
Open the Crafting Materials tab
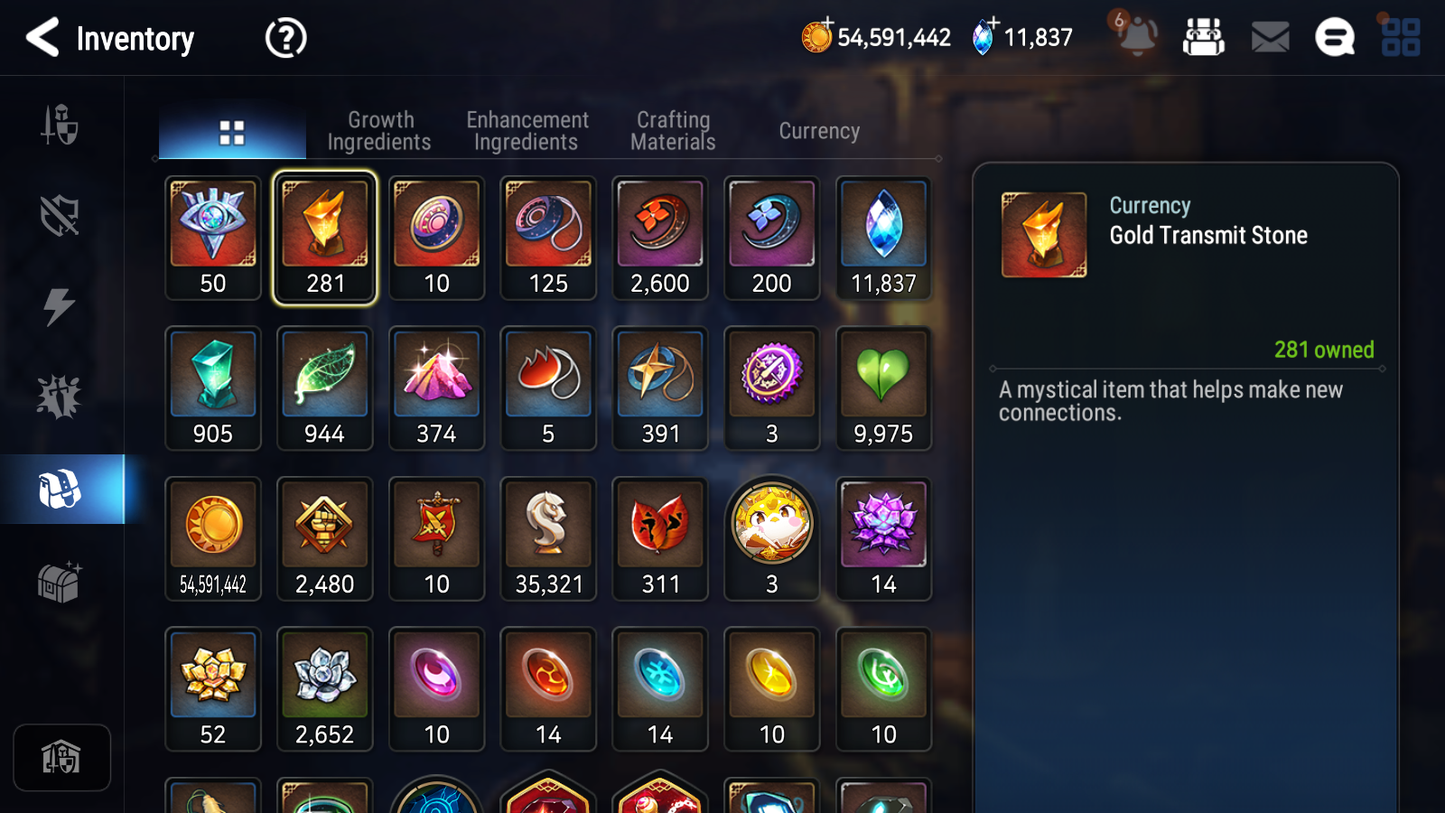[x=672, y=130]
